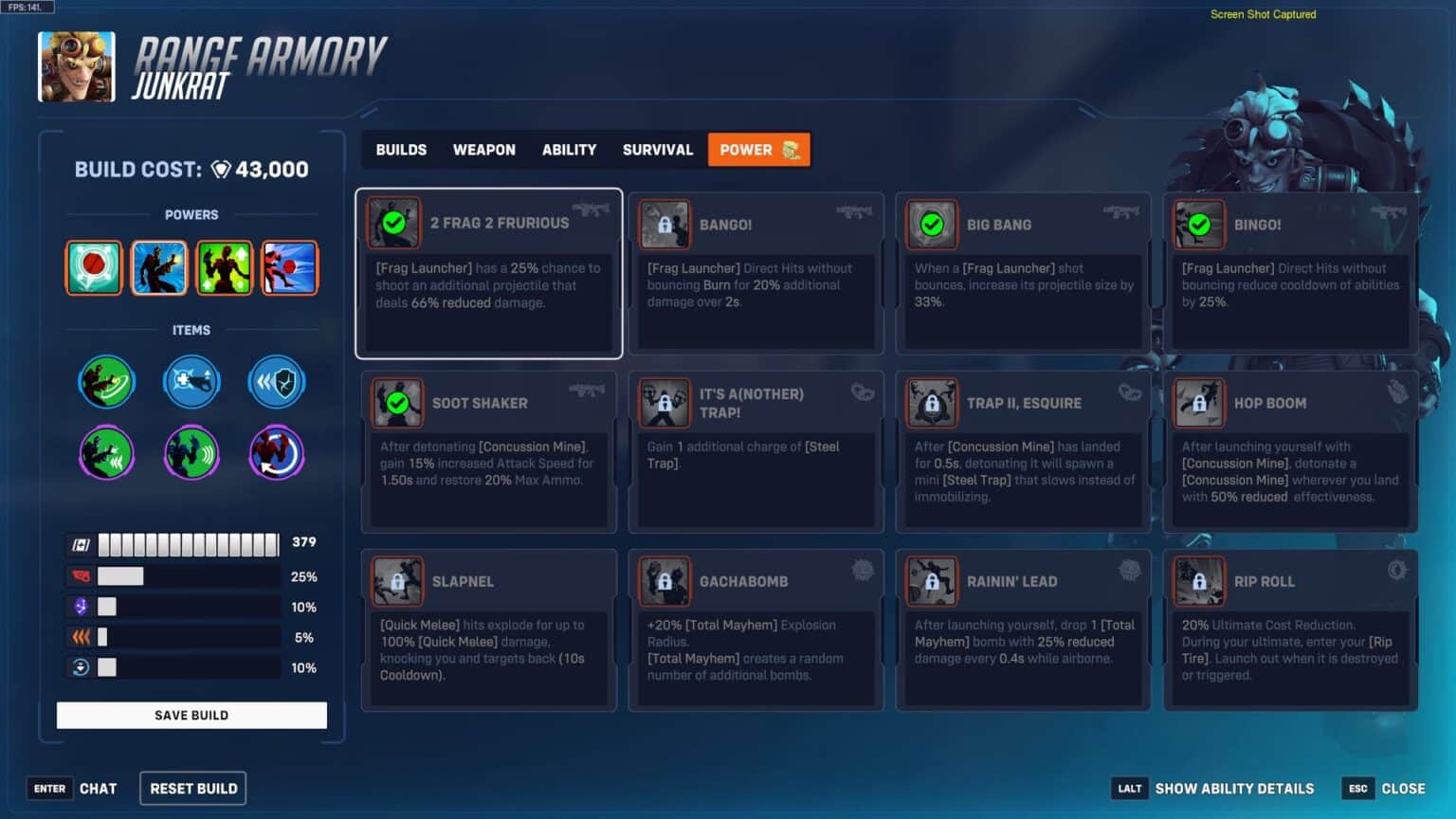Click the green glowing power icon in Powers row
Image resolution: width=1456 pixels, height=819 pixels.
[x=224, y=267]
